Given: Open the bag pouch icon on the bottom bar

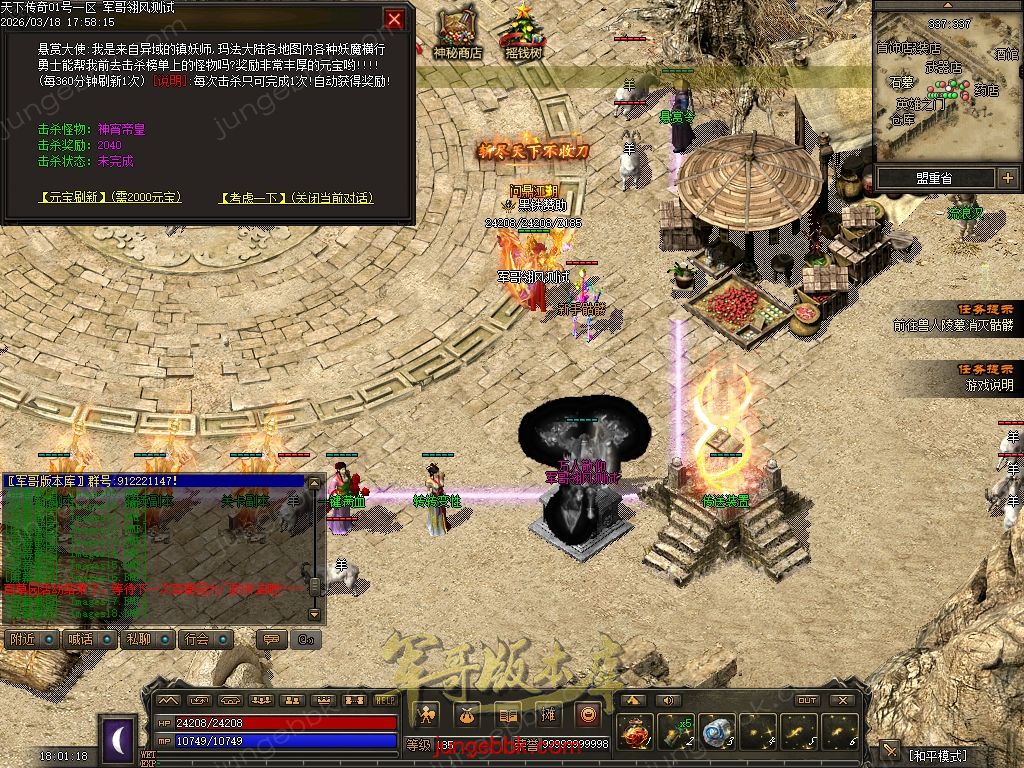Looking at the screenshot, I should [468, 714].
